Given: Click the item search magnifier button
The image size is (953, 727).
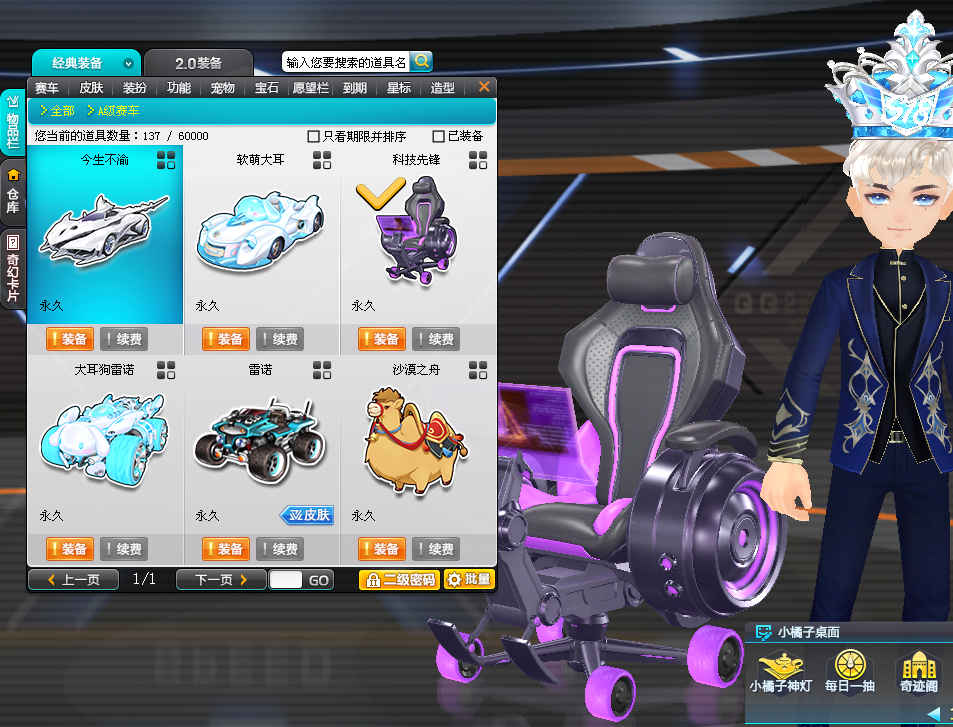Looking at the screenshot, I should pos(421,61).
